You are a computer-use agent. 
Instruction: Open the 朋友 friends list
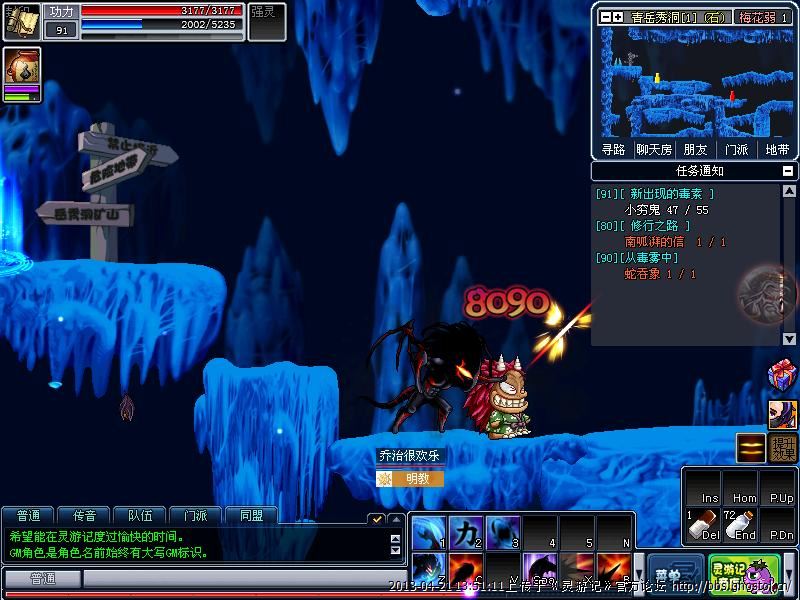[x=695, y=150]
